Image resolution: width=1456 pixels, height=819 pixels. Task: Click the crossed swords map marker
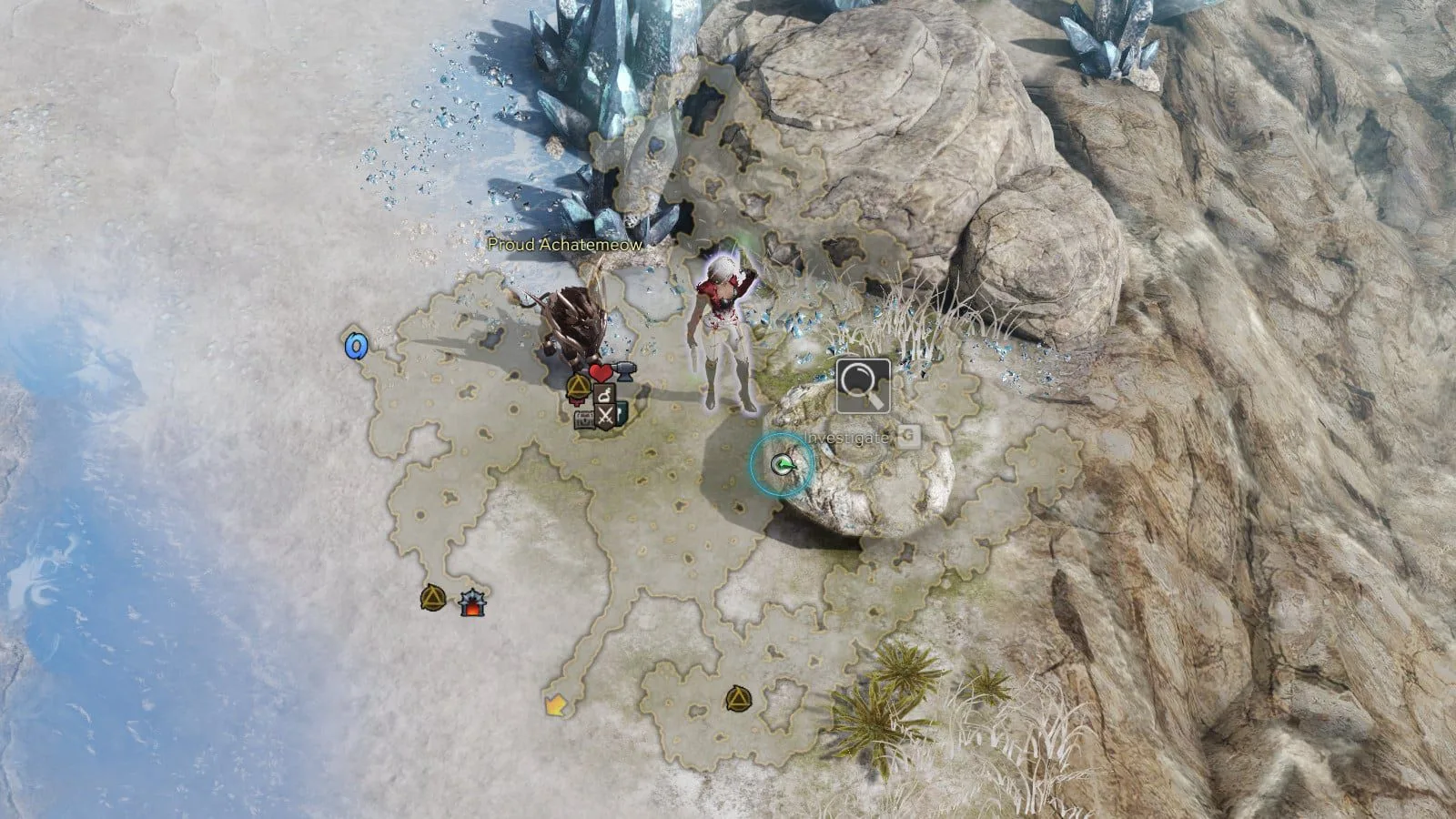(606, 417)
